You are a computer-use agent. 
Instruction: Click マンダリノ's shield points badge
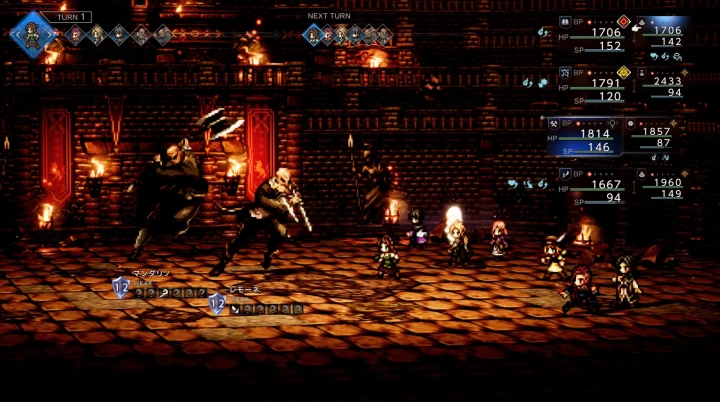120,288
